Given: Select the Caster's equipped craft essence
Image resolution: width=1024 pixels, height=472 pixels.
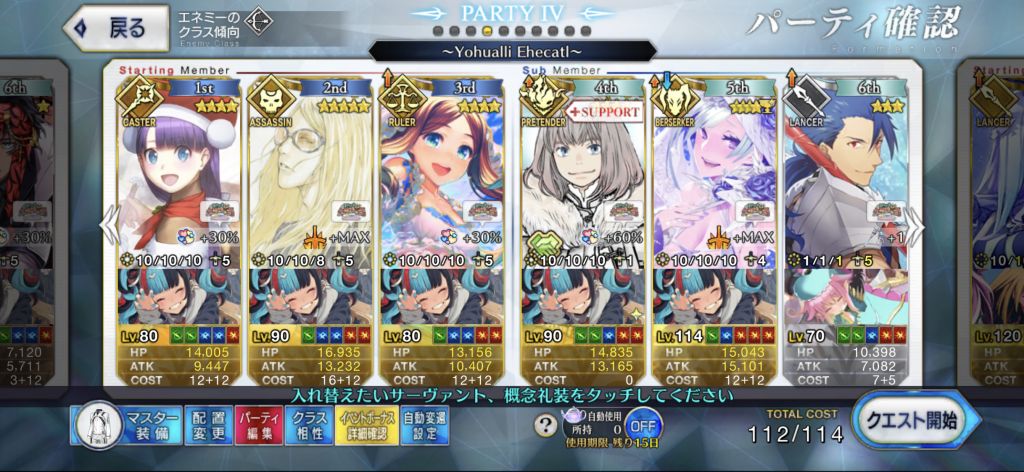Looking at the screenshot, I should [x=177, y=297].
